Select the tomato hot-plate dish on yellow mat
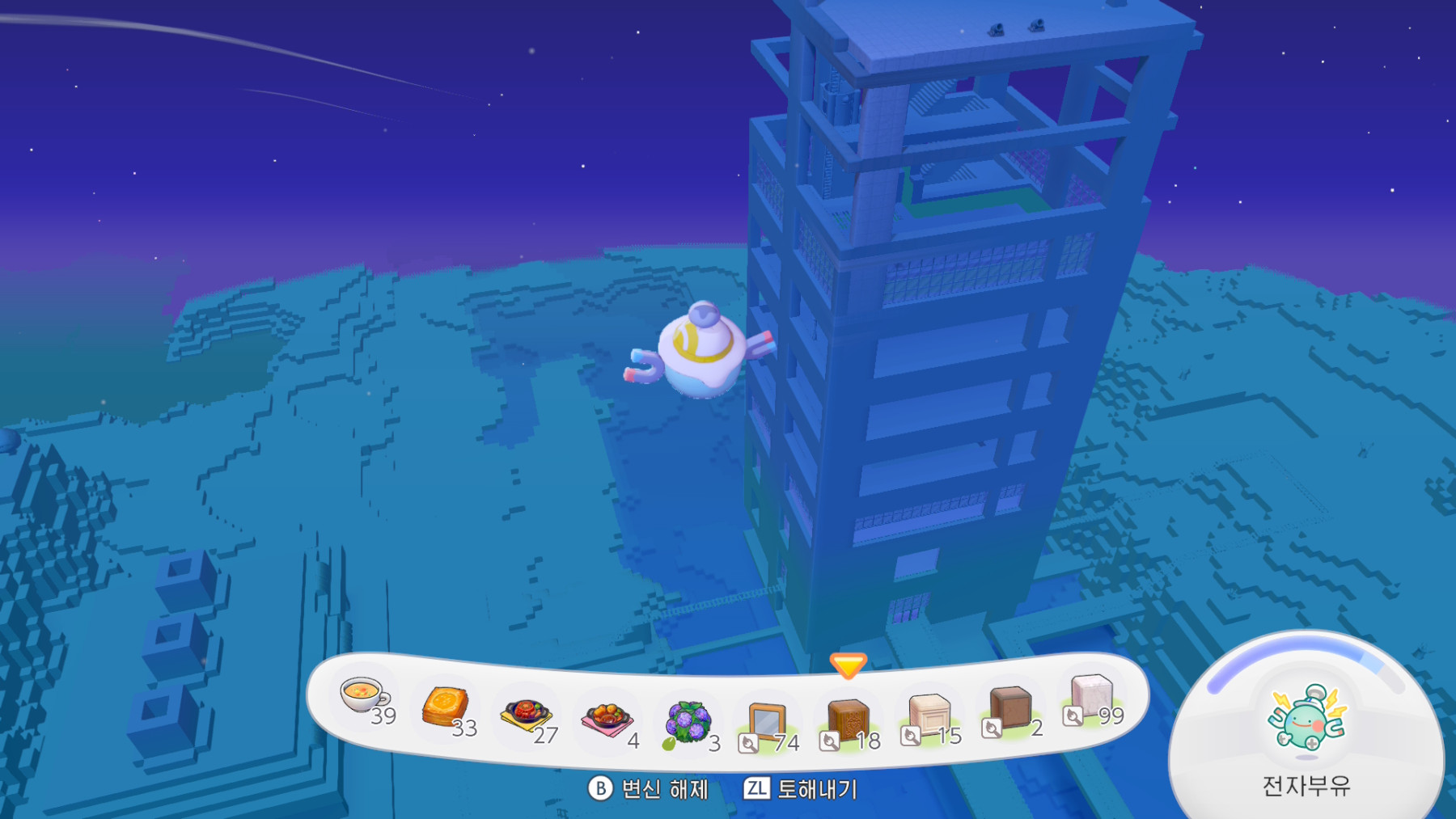Viewport: 1456px width, 819px height. tap(526, 715)
